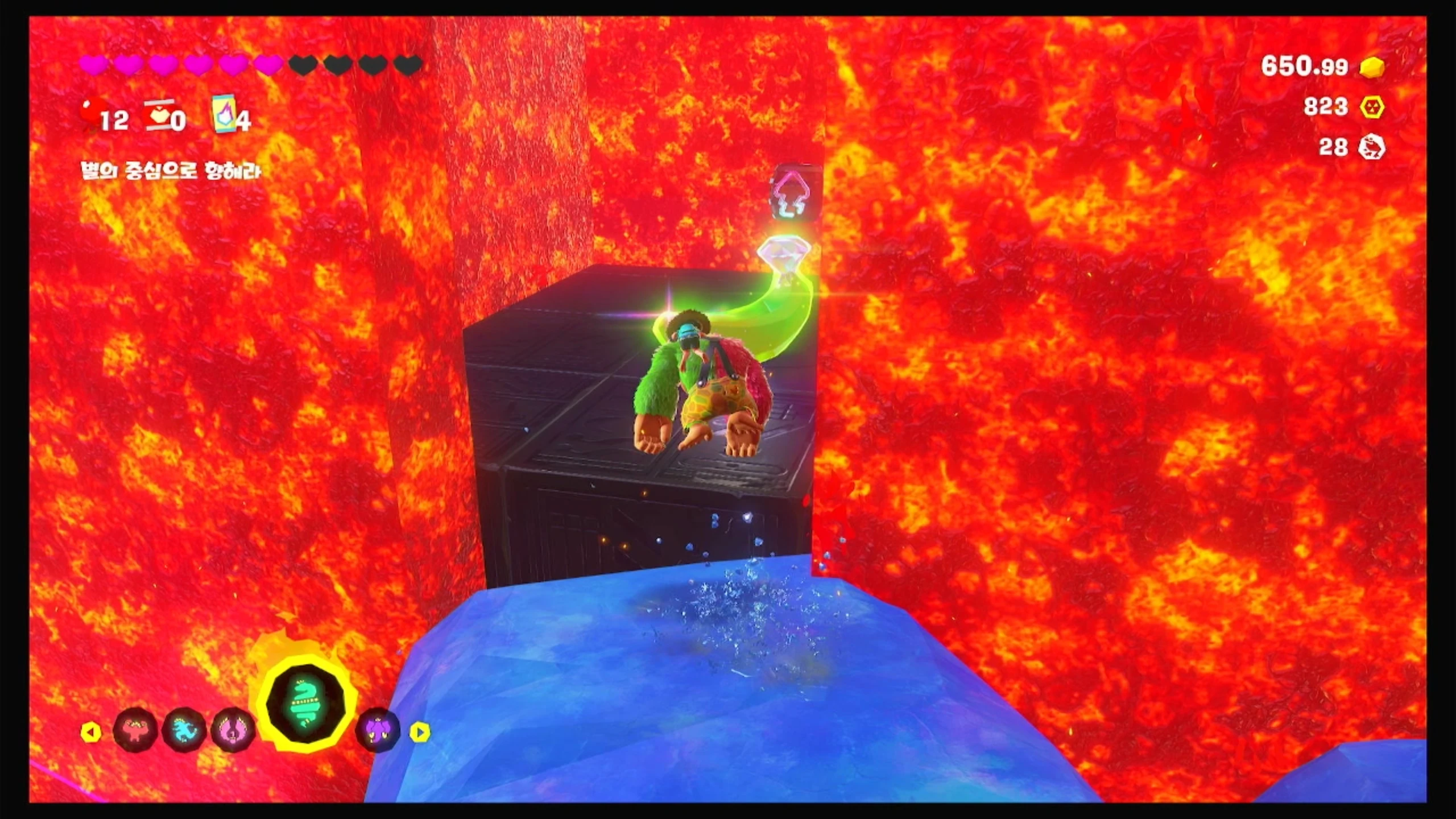Screen dimensions: 1456x819
Task: Select the purple Elephant Bananza icon
Action: point(377,730)
